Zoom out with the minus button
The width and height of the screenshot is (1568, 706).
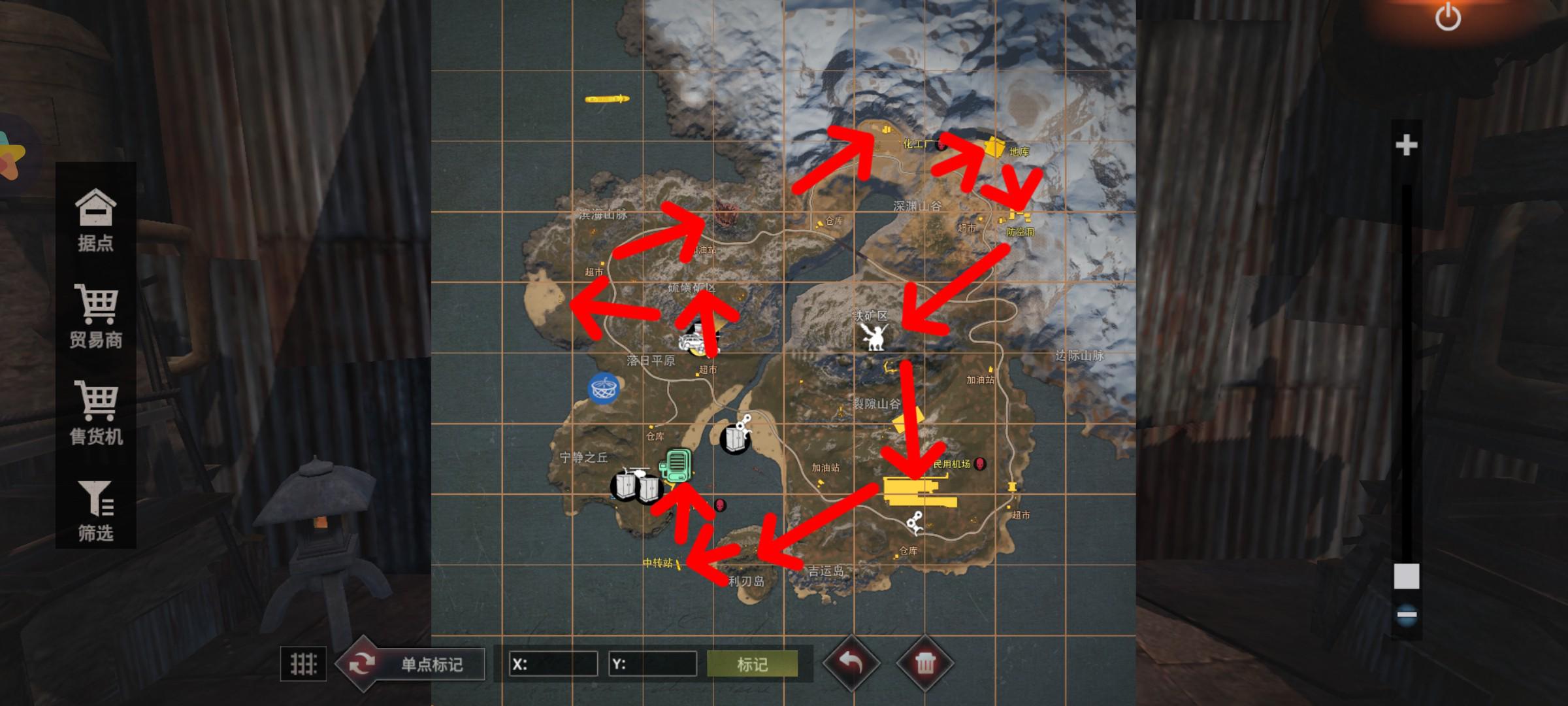point(1407,614)
